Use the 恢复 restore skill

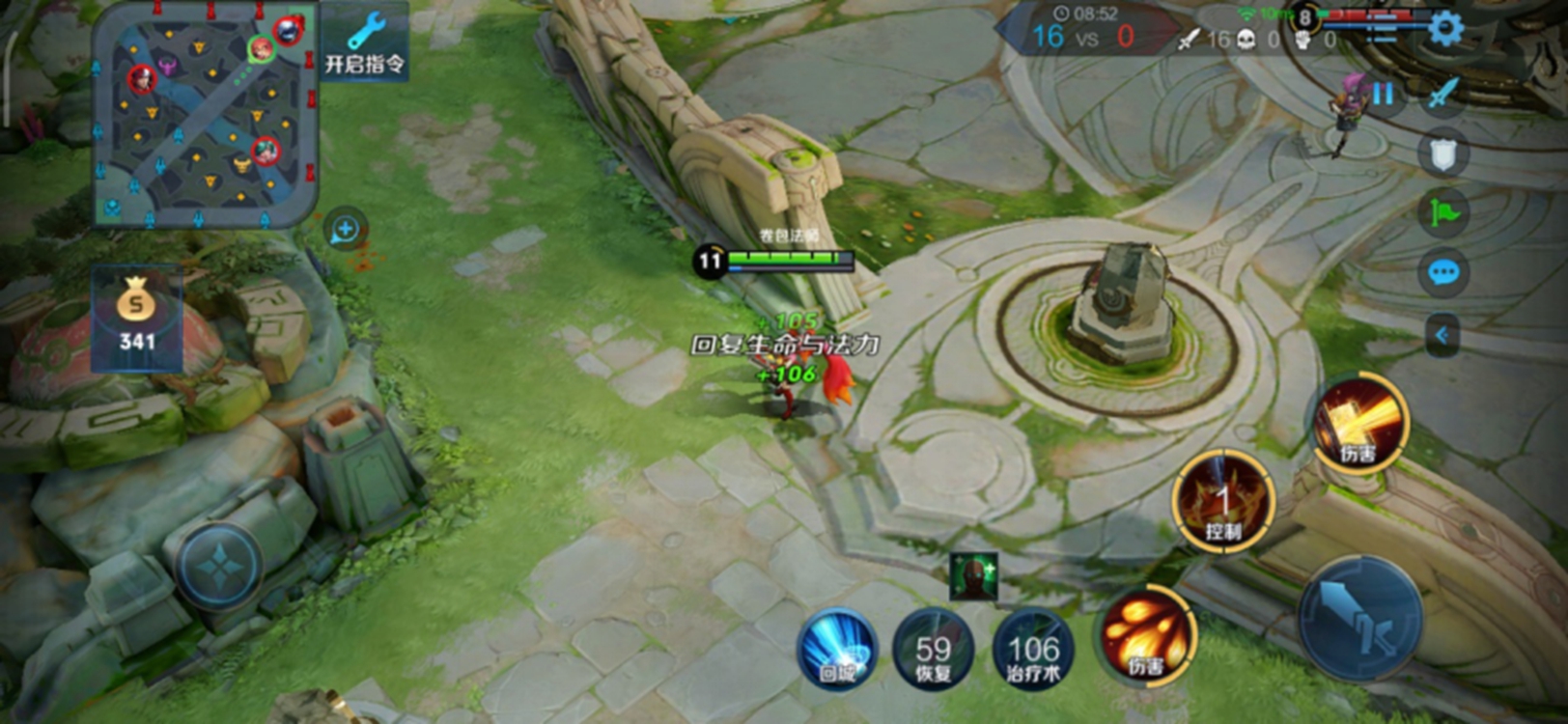[933, 650]
